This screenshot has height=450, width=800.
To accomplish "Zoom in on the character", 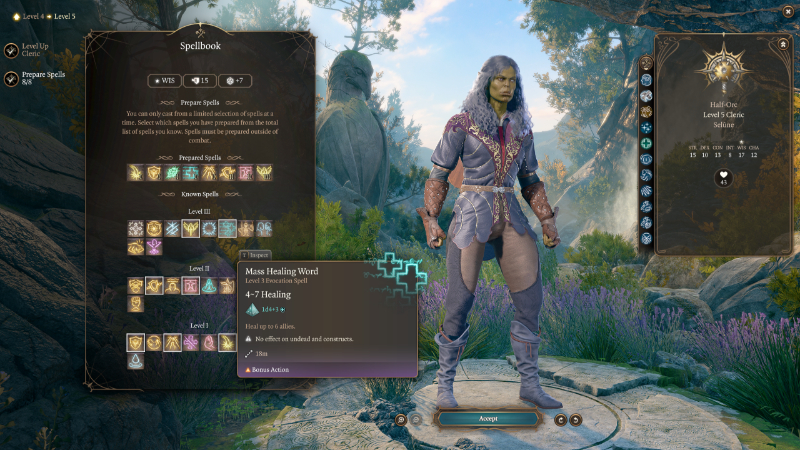I will click(x=400, y=419).
